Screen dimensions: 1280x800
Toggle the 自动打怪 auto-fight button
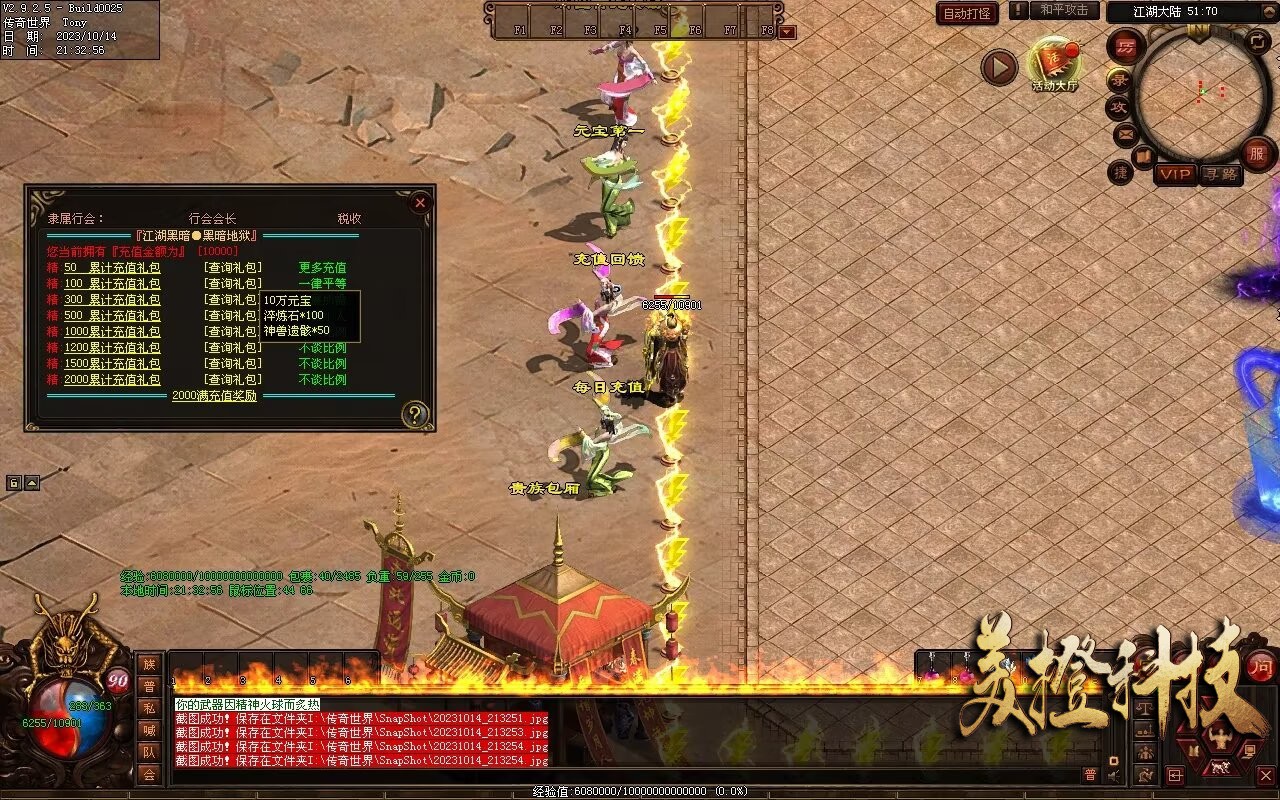coord(967,14)
